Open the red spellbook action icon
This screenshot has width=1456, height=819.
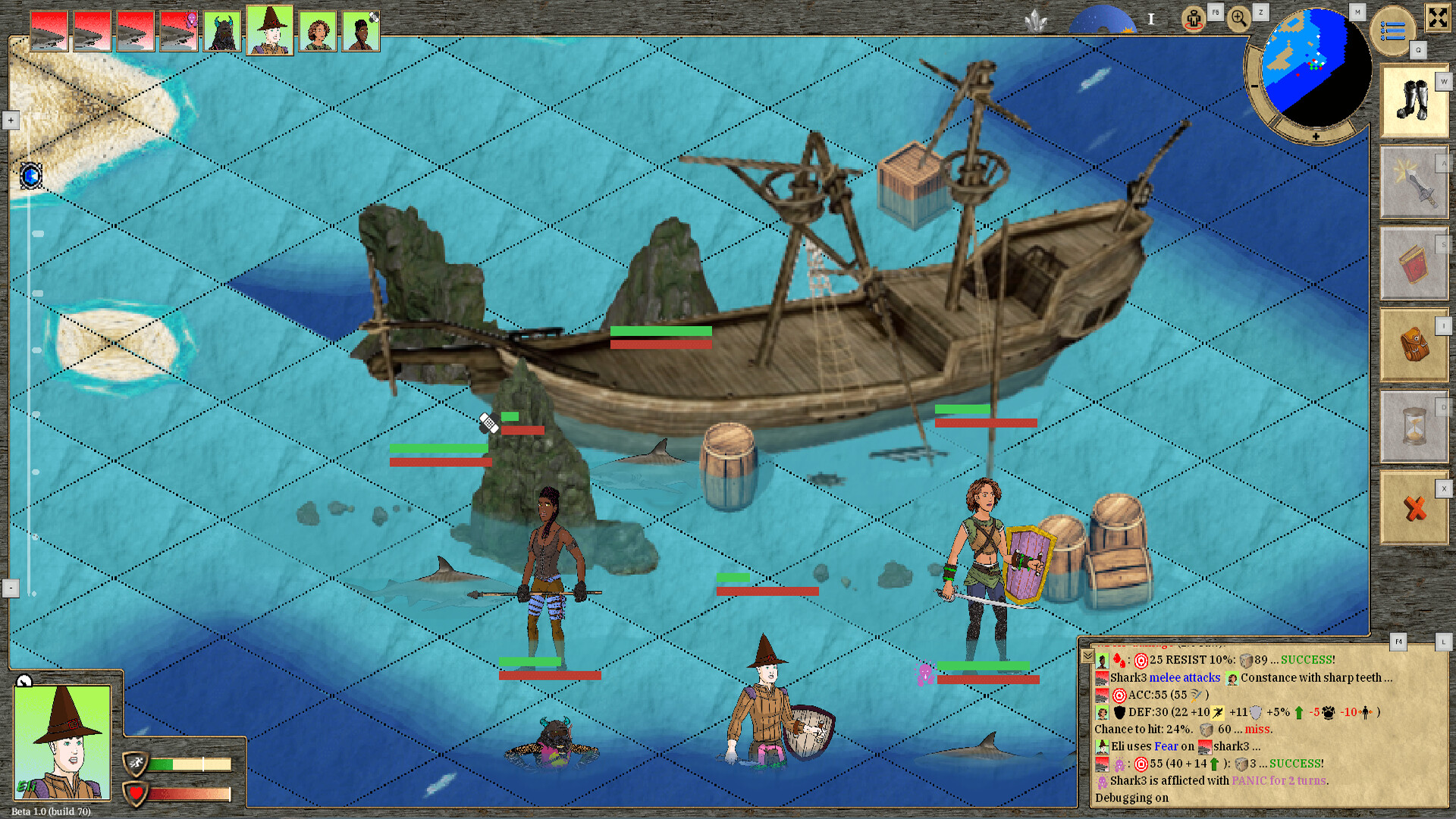point(1414,263)
